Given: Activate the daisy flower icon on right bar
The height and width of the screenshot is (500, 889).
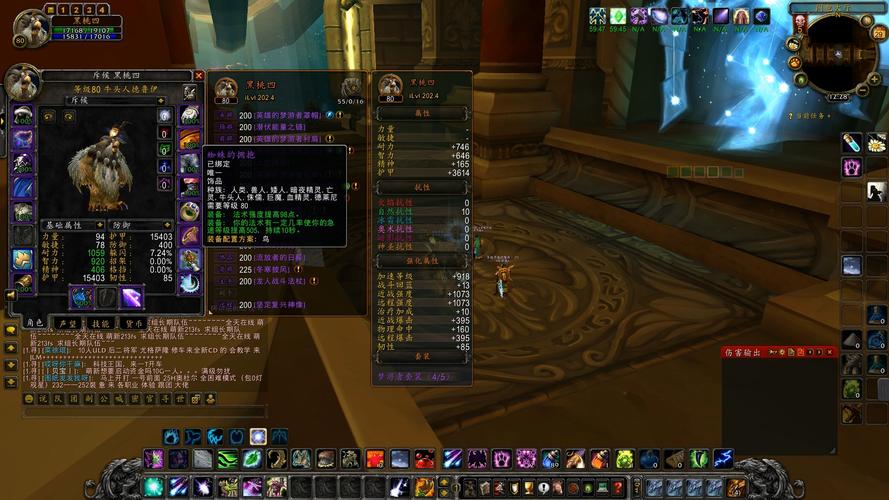Looking at the screenshot, I should point(876,143).
